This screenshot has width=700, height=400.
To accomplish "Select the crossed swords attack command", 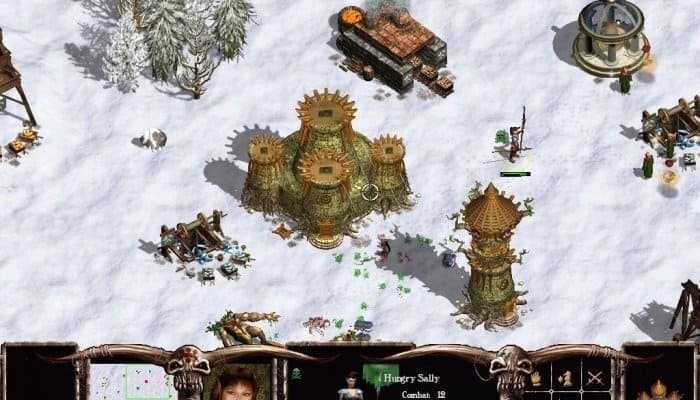I will pyautogui.click(x=596, y=378).
